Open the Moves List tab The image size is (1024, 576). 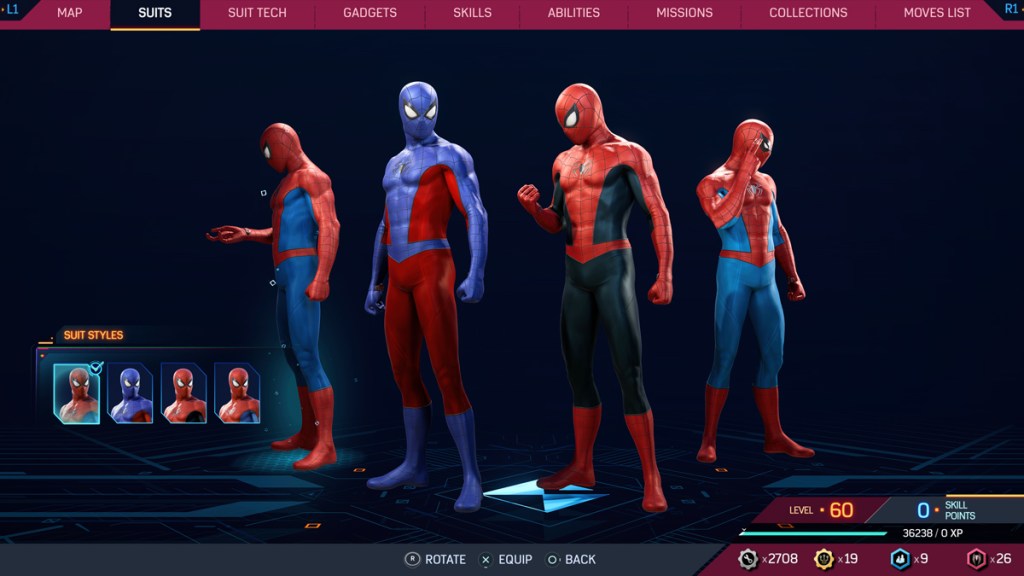[937, 13]
